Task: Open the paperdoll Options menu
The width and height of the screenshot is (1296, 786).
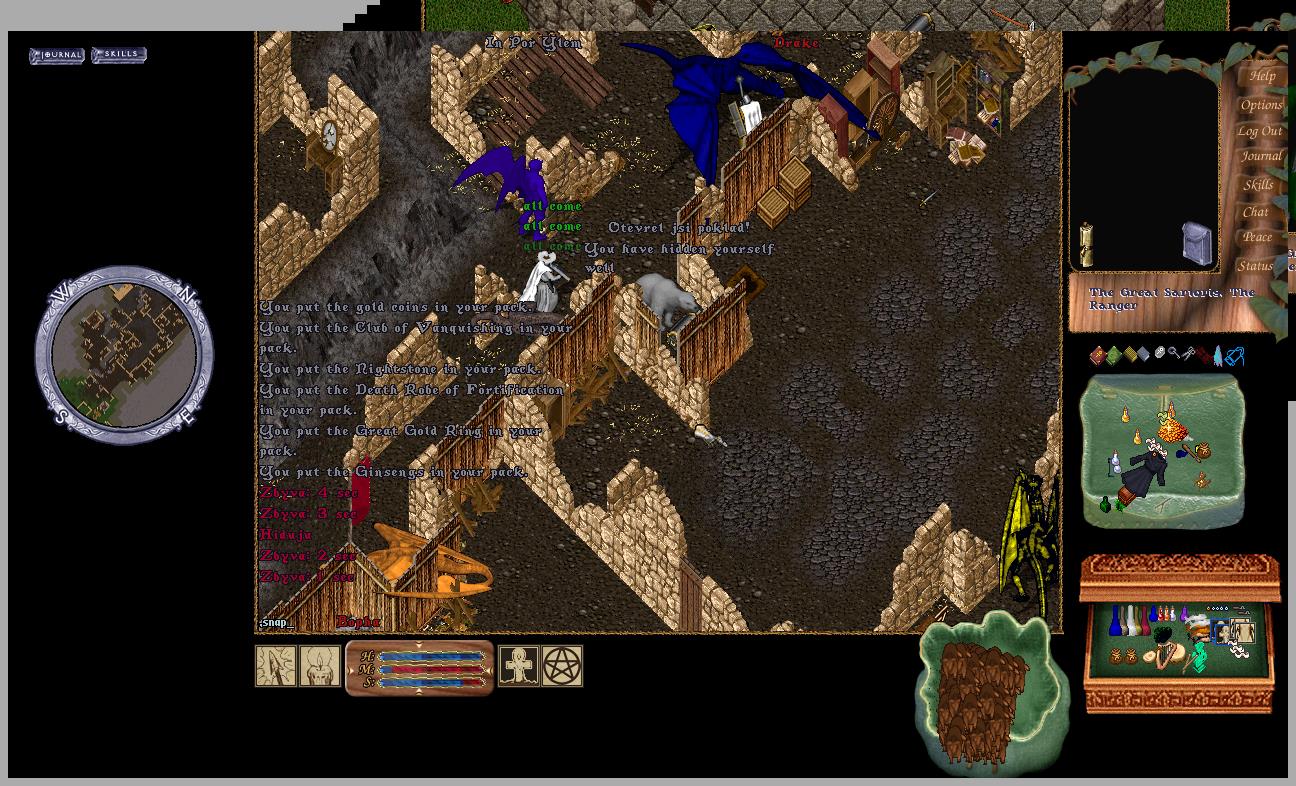Action: (x=1261, y=105)
